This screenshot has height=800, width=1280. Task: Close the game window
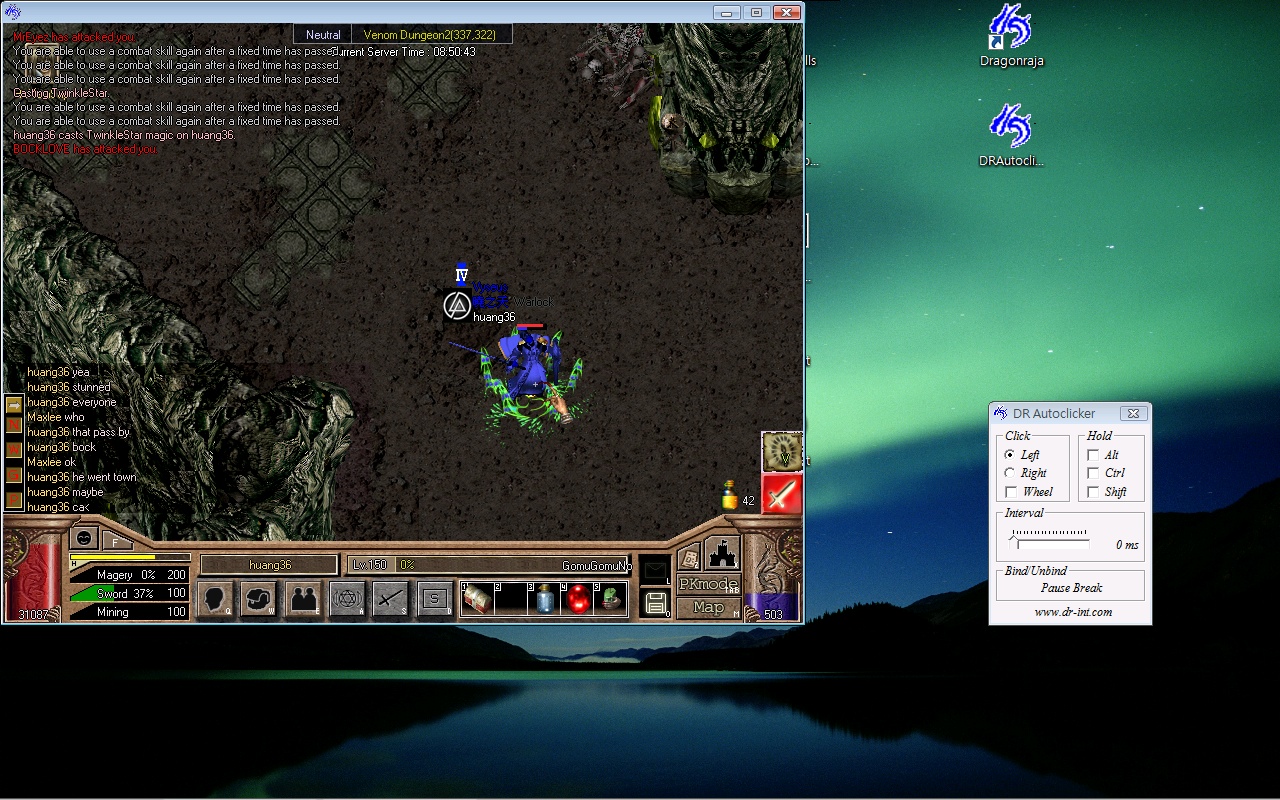(787, 12)
